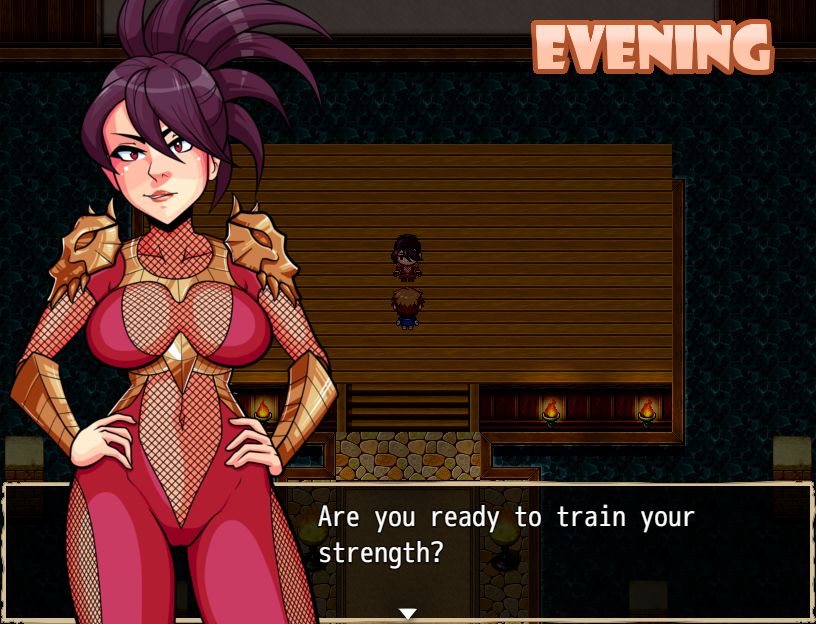The height and width of the screenshot is (624, 816).
Task: Advance dialogue with the white continue arrow
Action: pyautogui.click(x=407, y=613)
